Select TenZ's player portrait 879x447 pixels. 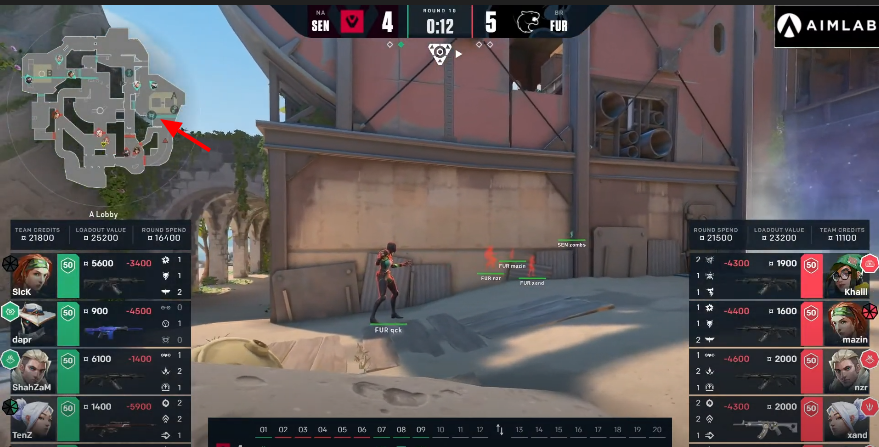30,416
